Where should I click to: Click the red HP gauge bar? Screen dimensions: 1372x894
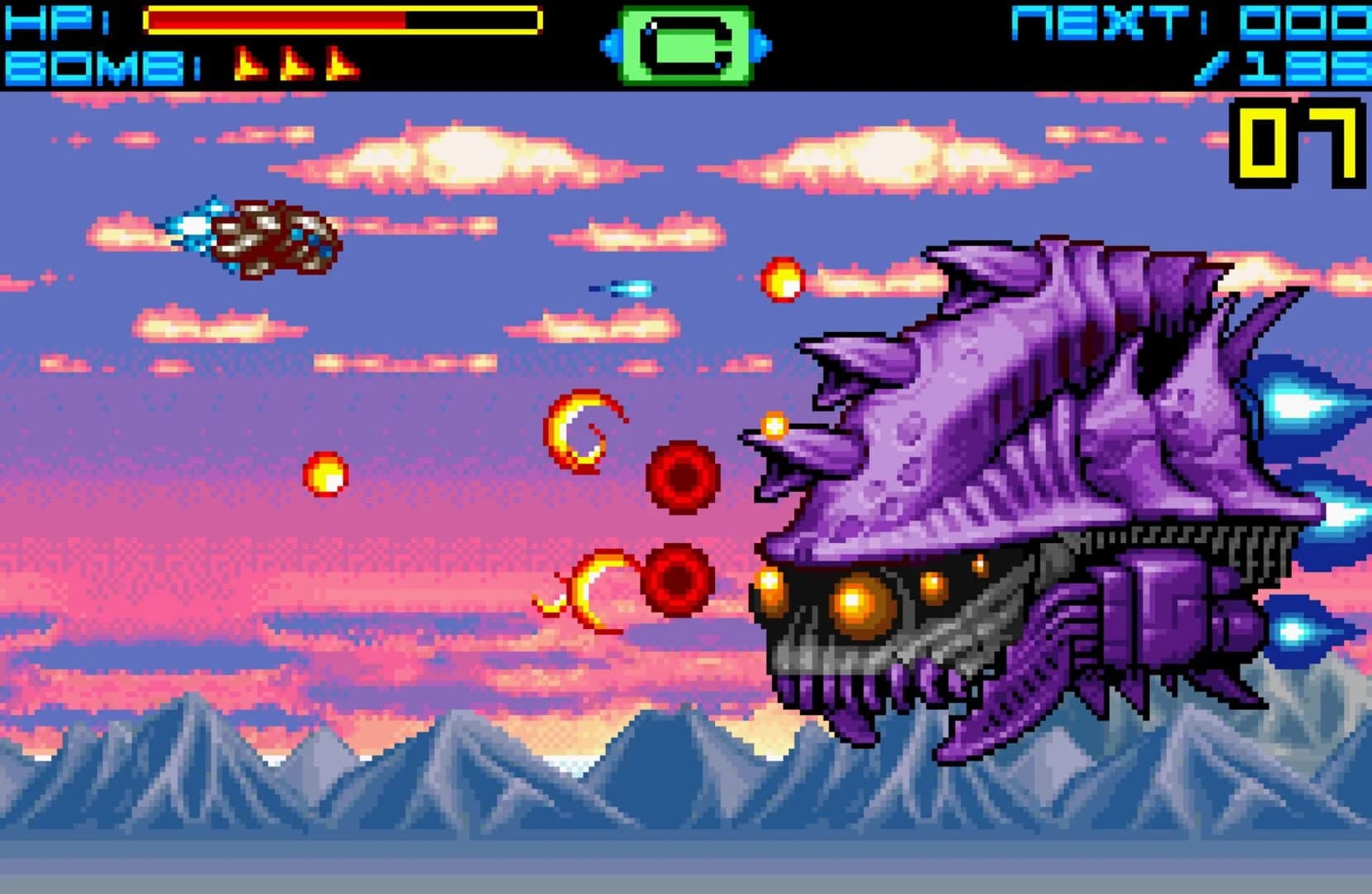coord(273,22)
